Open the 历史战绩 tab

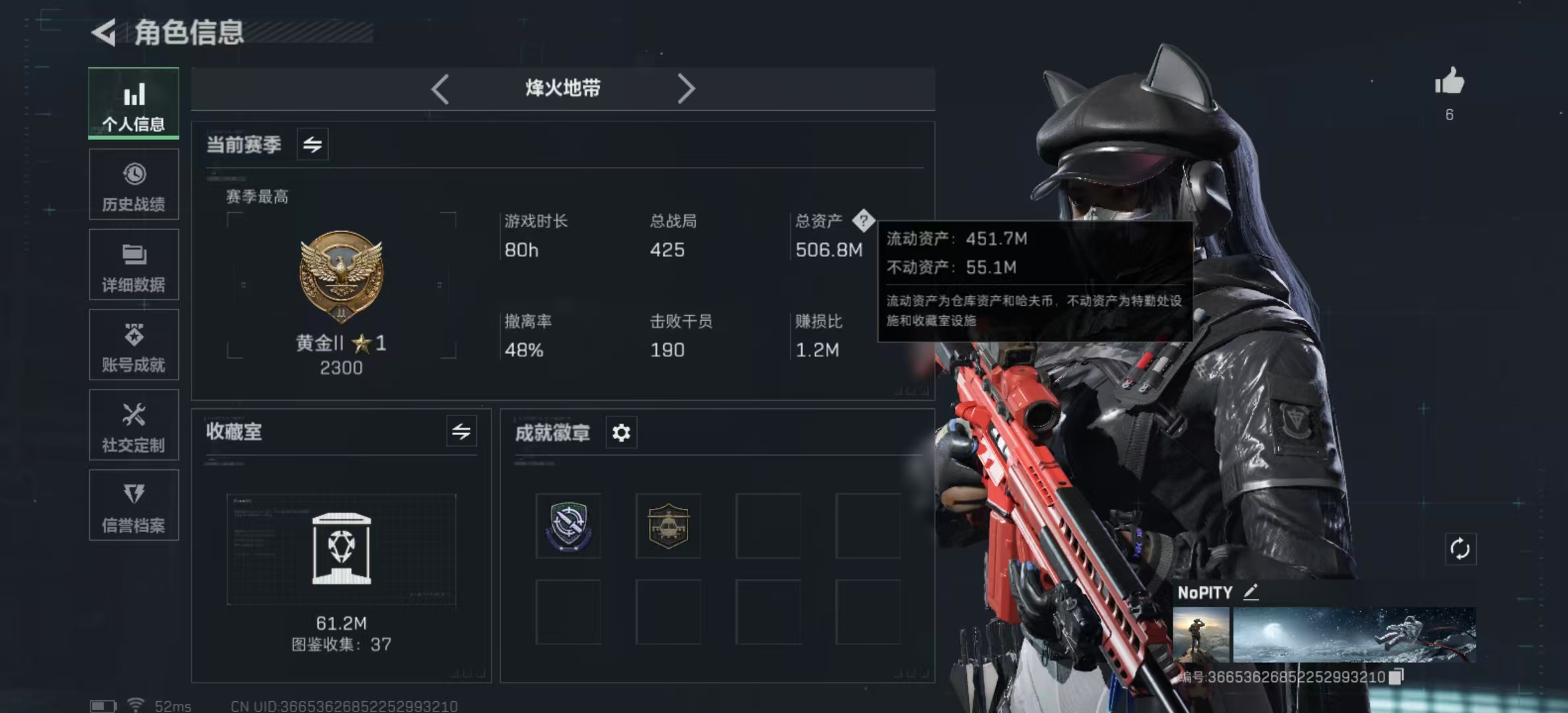pyautogui.click(x=133, y=185)
